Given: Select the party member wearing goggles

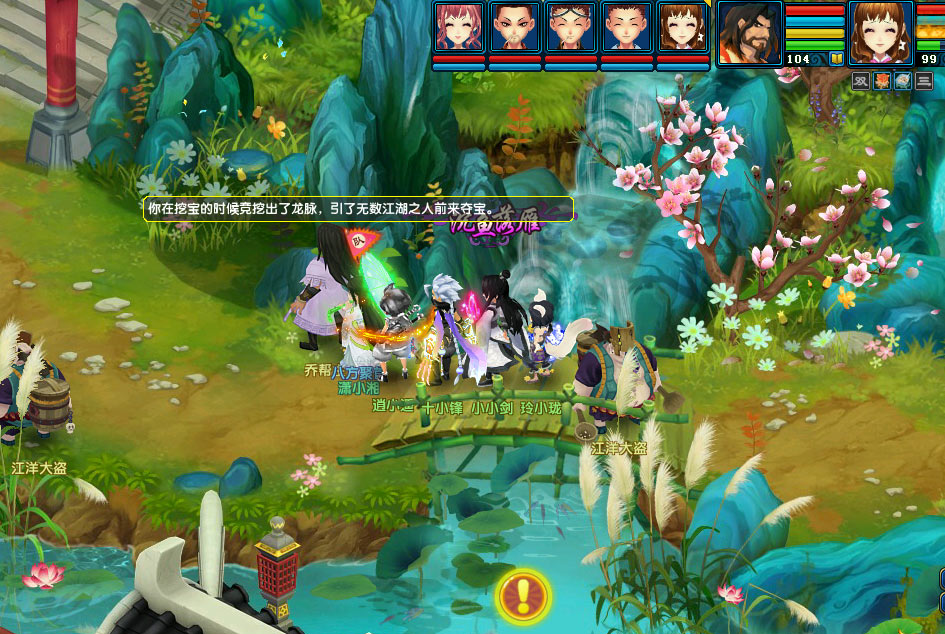Looking at the screenshot, I should [x=570, y=27].
